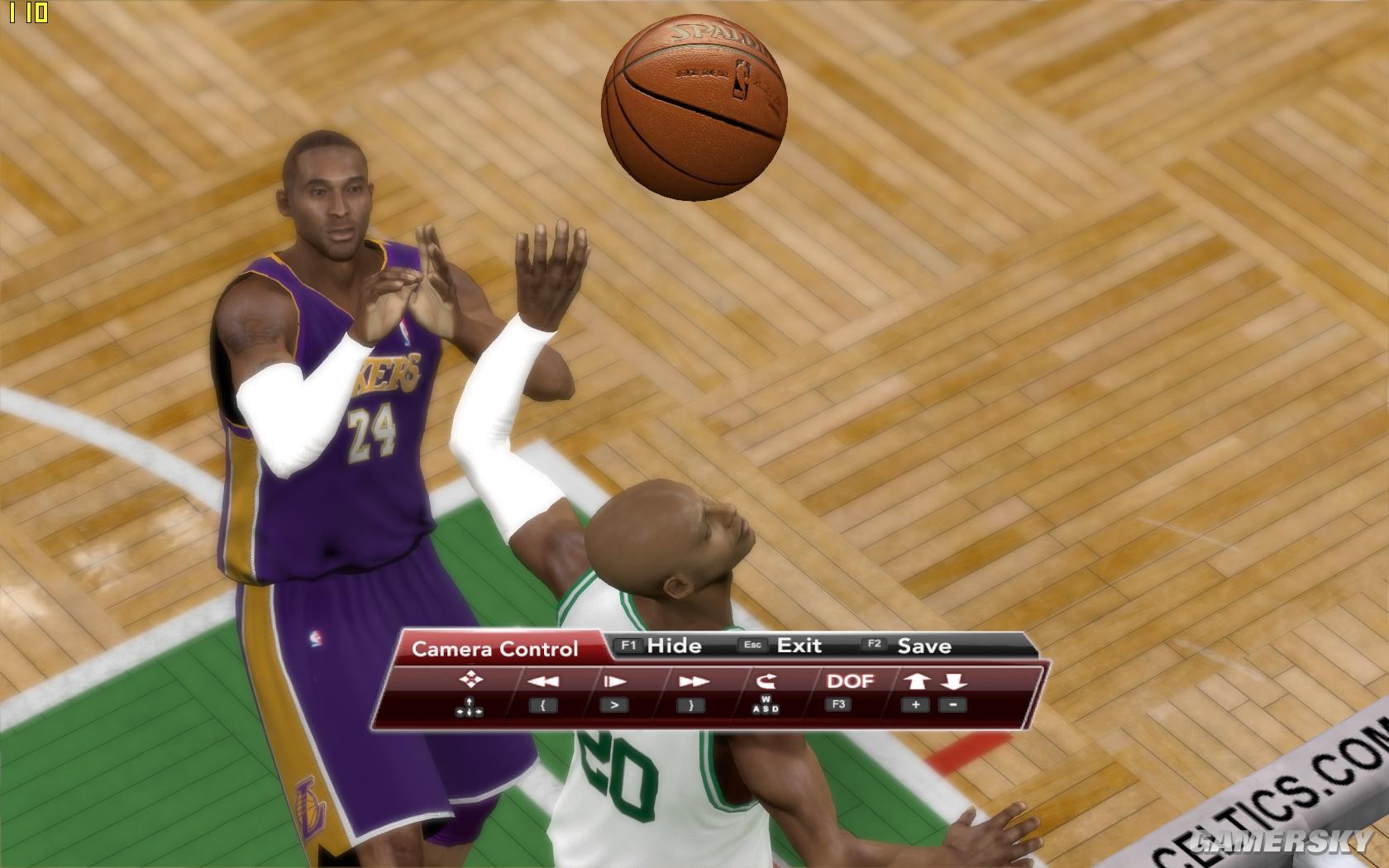This screenshot has width=1389, height=868.
Task: Select the Camera Control title tab
Action: 496,649
